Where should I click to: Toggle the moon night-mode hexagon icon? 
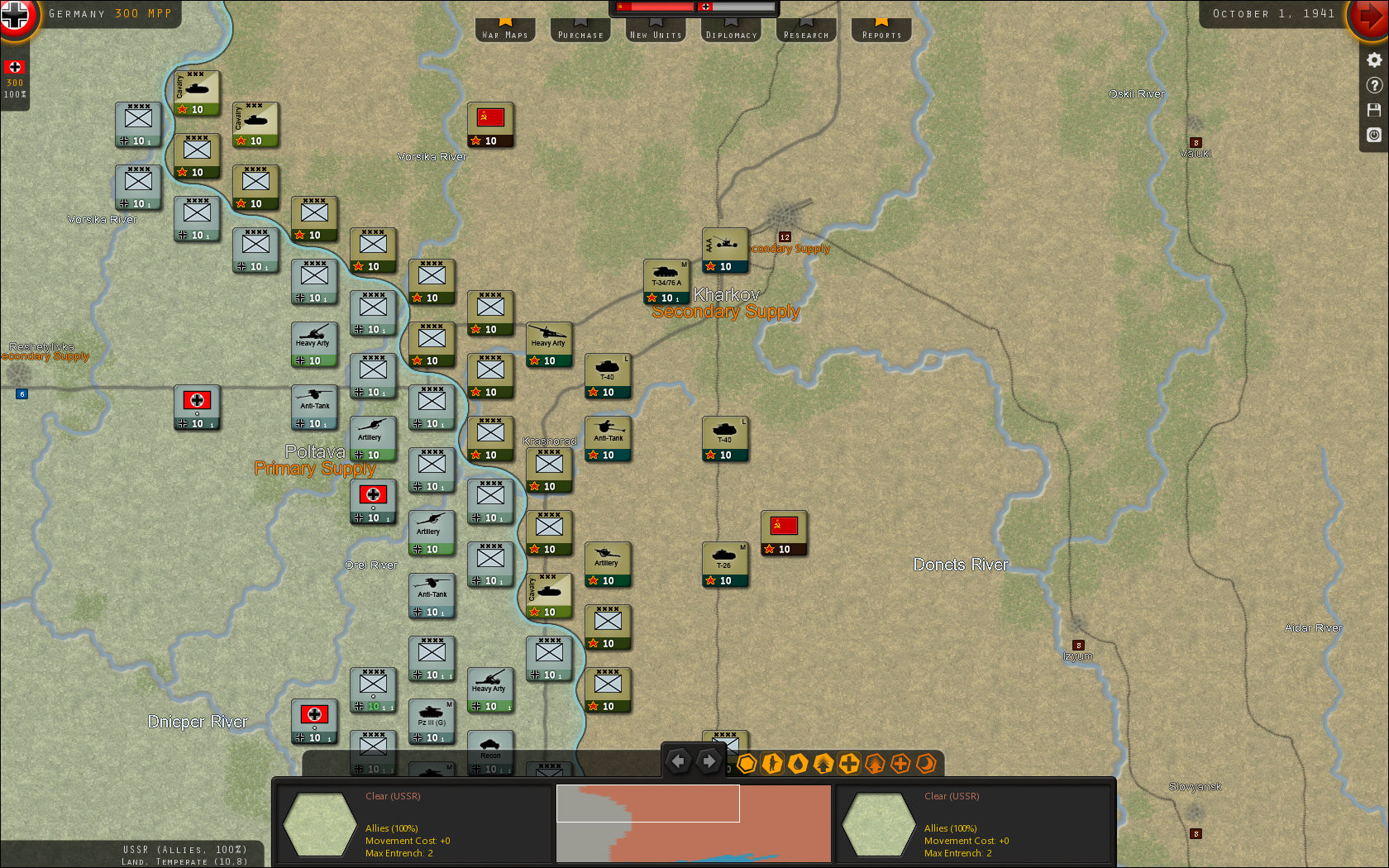tap(926, 765)
